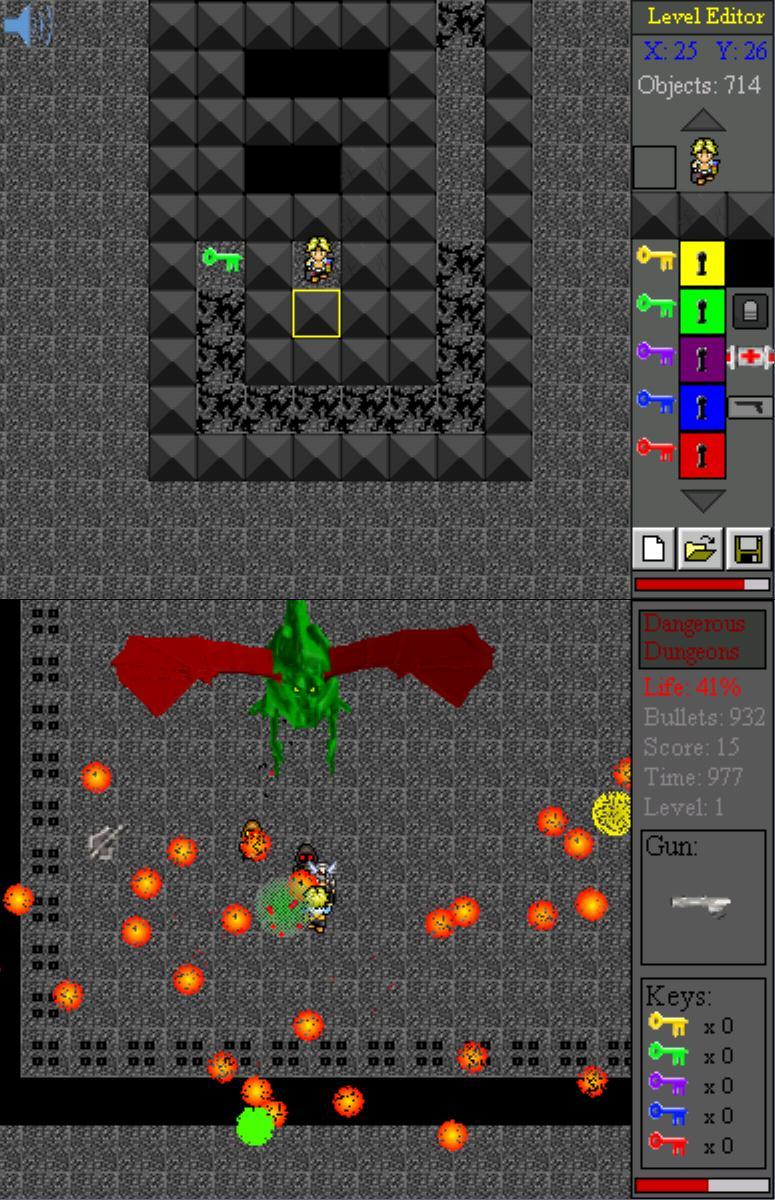Pick the green key from the palette

(x=655, y=305)
